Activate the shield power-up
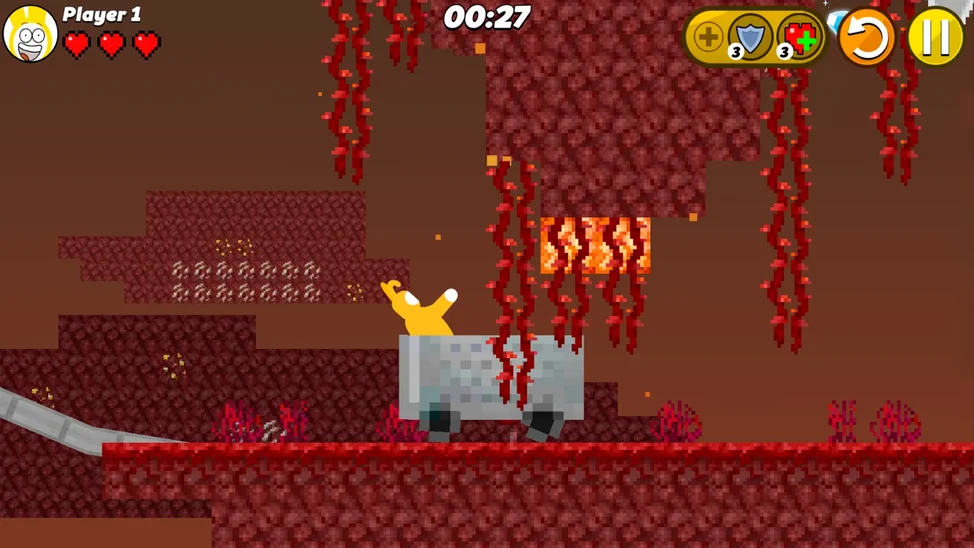The width and height of the screenshot is (974, 548). pyautogui.click(x=749, y=38)
